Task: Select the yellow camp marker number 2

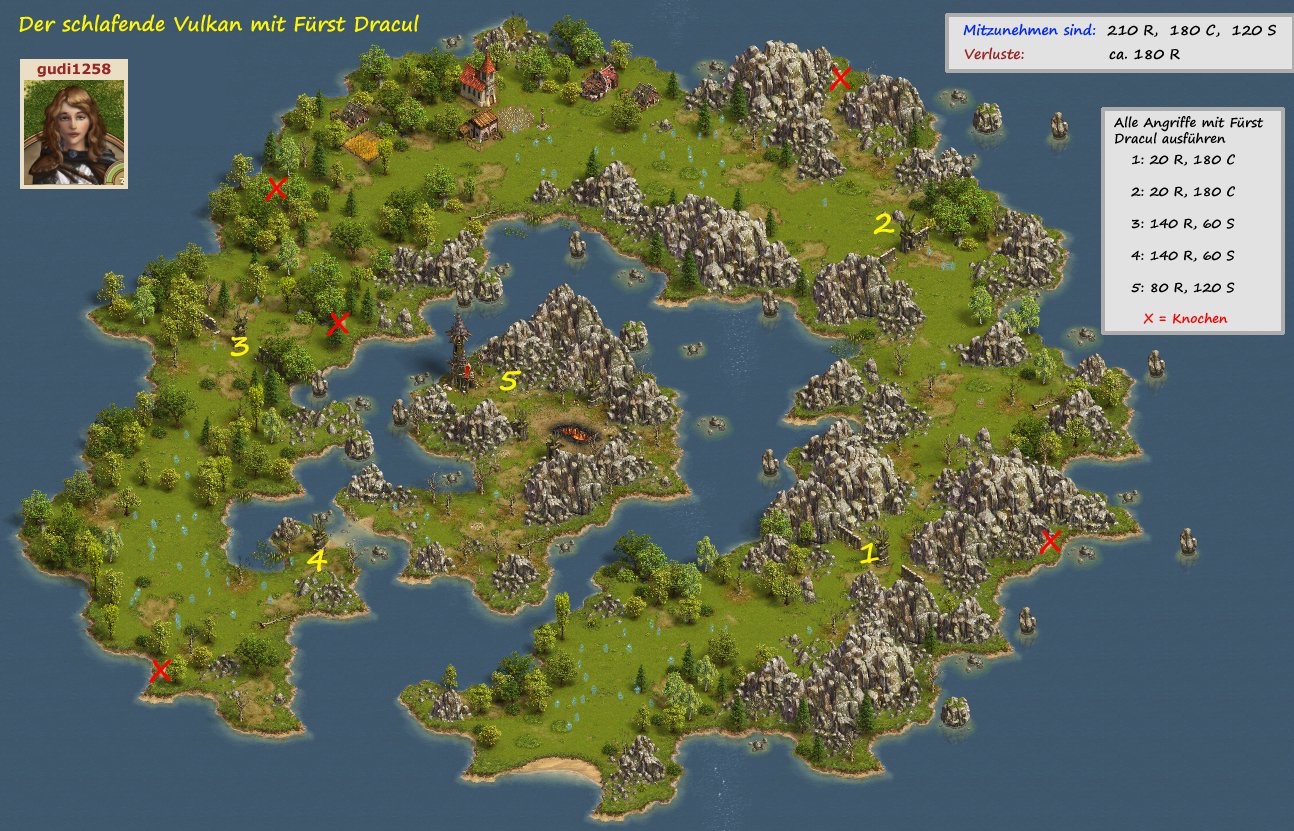Action: (x=883, y=224)
